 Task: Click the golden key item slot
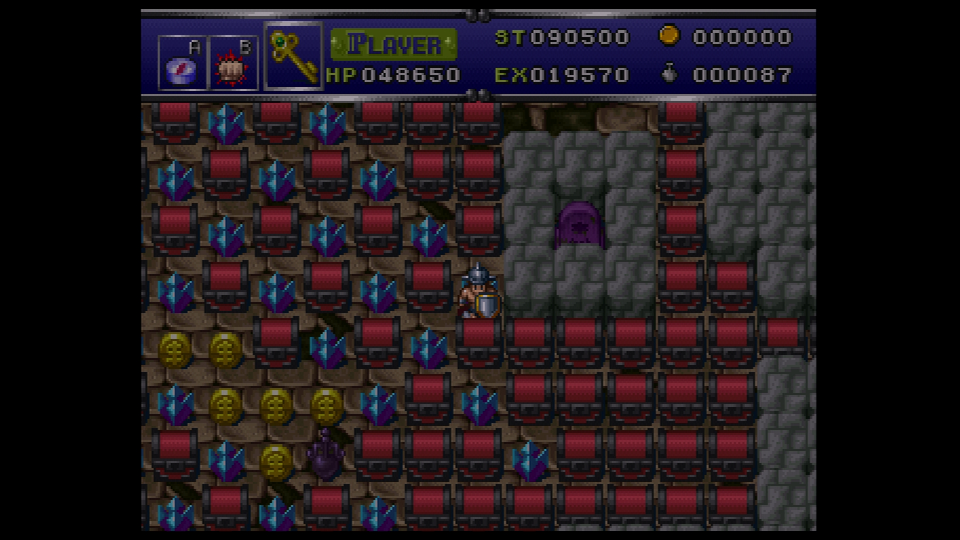(293, 56)
